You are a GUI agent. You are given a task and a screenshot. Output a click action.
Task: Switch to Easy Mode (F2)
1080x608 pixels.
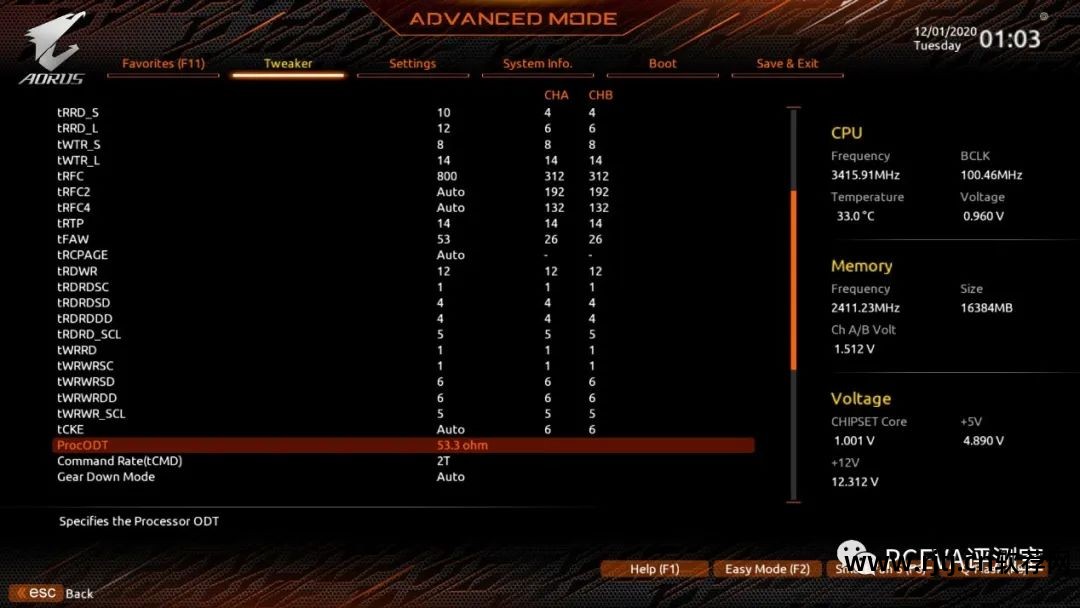point(767,569)
